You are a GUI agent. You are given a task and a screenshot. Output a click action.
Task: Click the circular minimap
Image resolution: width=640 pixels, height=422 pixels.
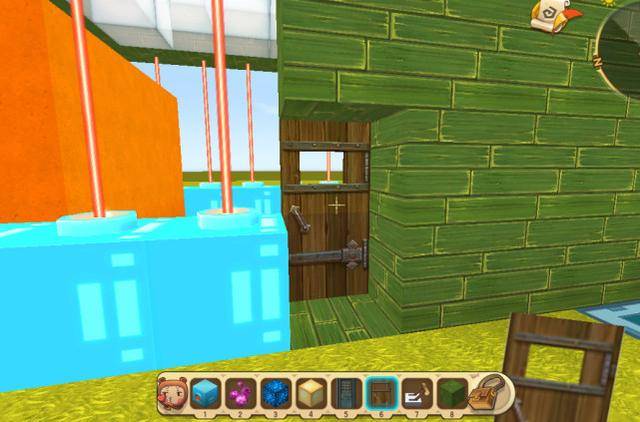[622, 45]
